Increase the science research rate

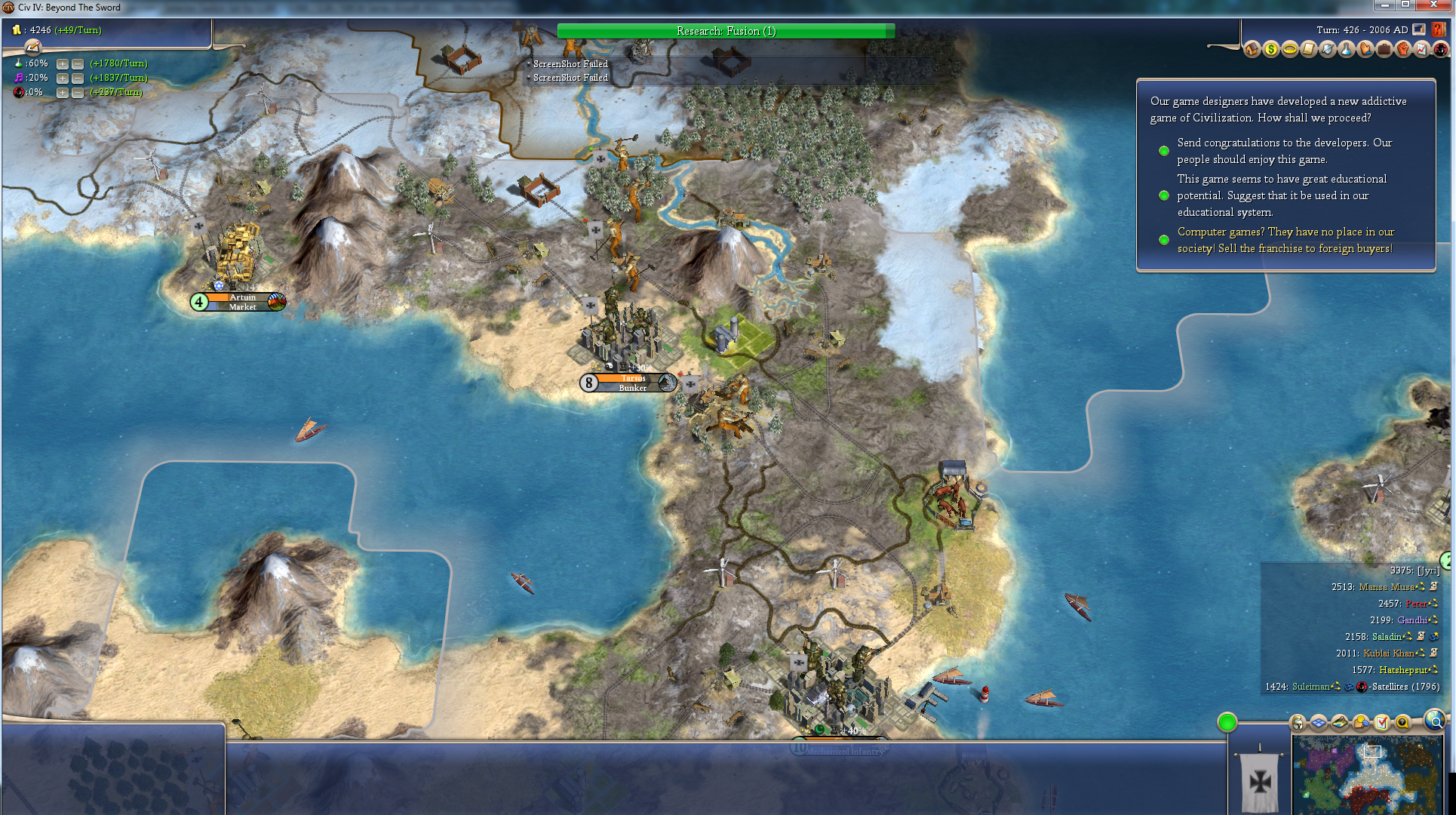[63, 64]
